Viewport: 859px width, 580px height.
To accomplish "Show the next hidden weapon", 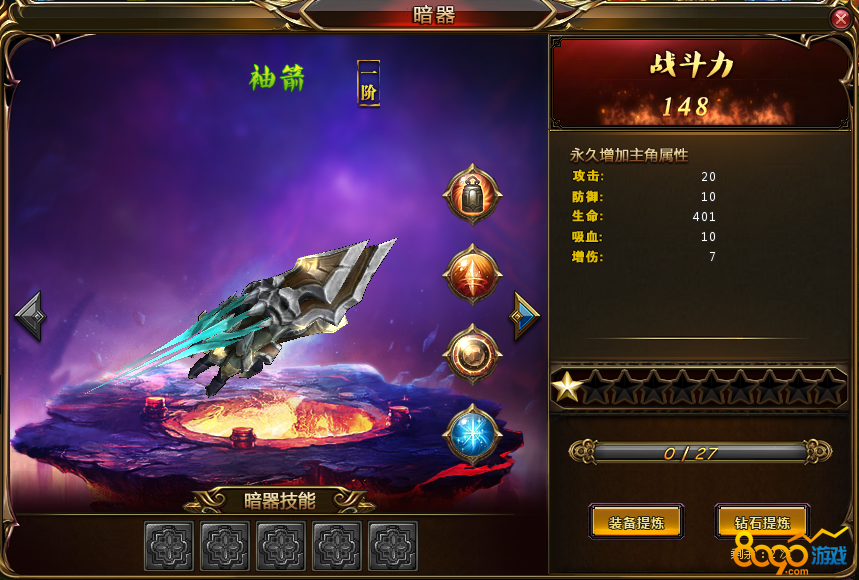I will 525,316.
